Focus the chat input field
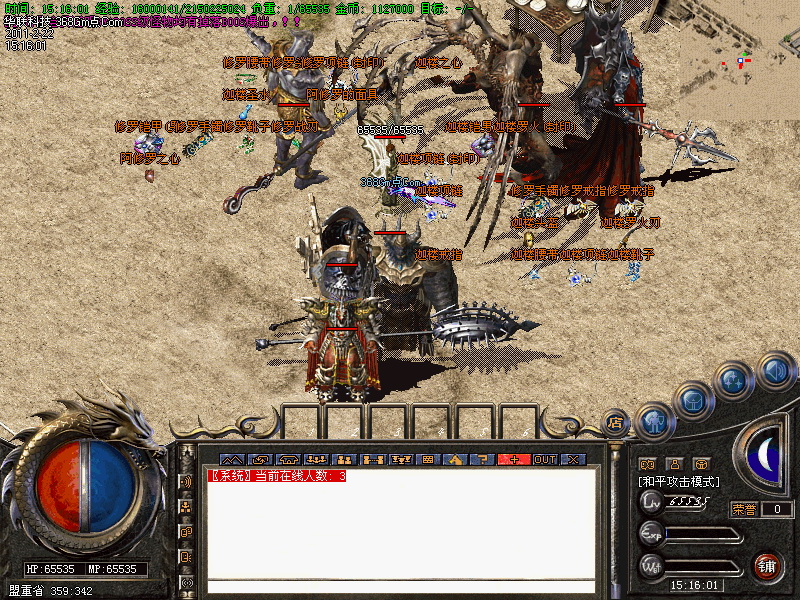 click(400, 586)
